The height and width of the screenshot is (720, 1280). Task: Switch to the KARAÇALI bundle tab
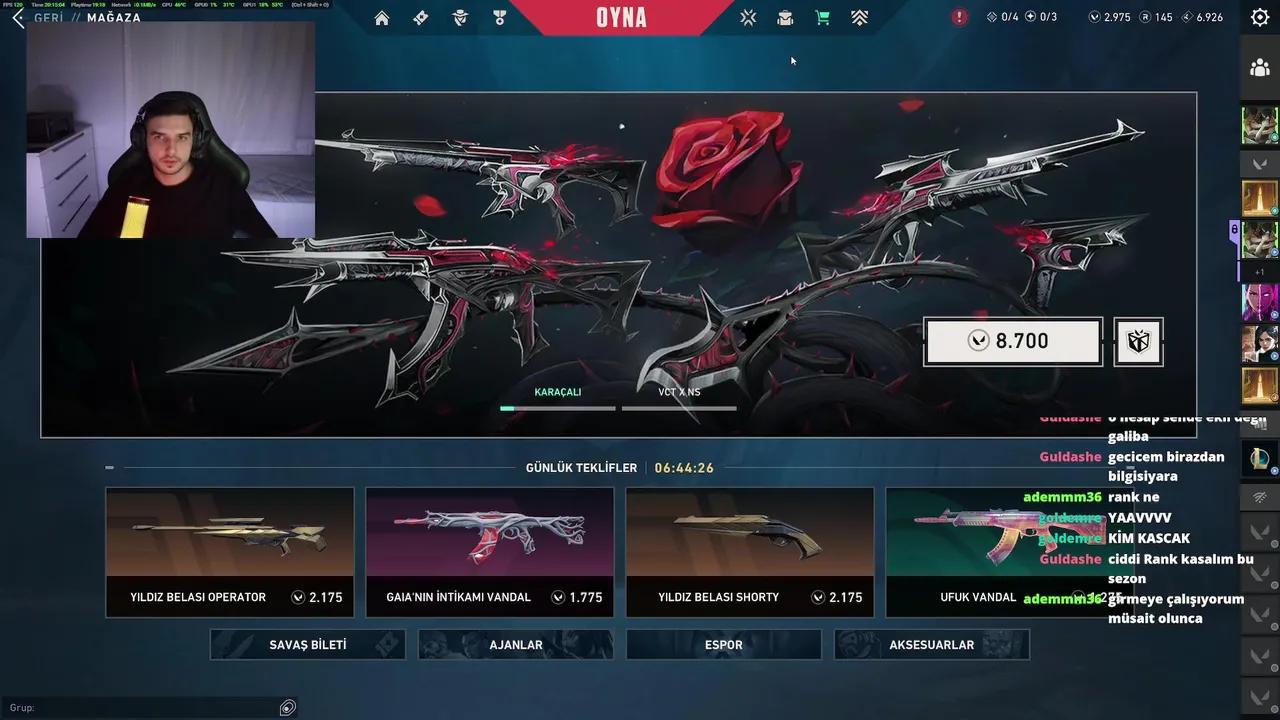click(557, 392)
